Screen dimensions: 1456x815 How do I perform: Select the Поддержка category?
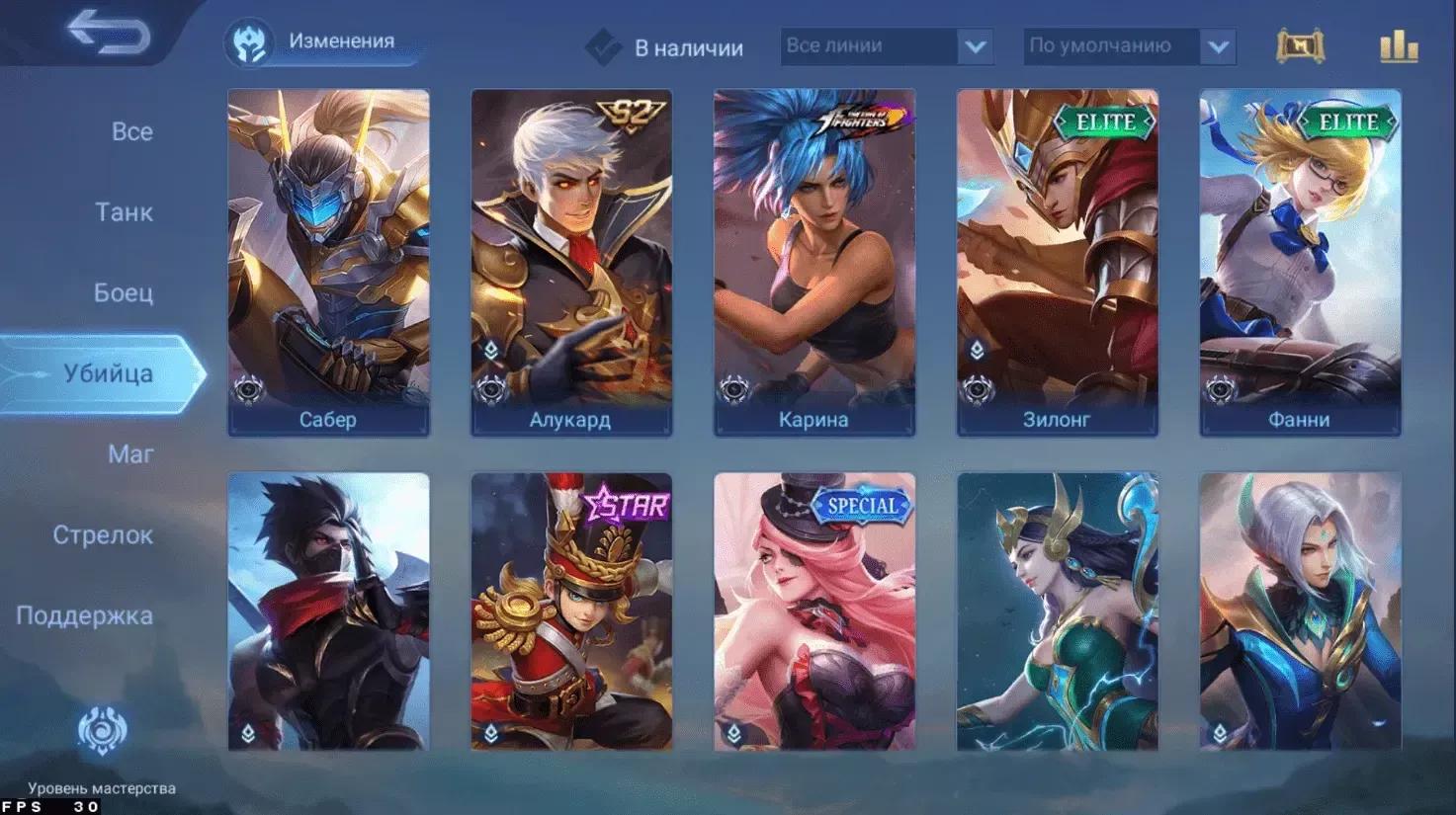tap(85, 616)
